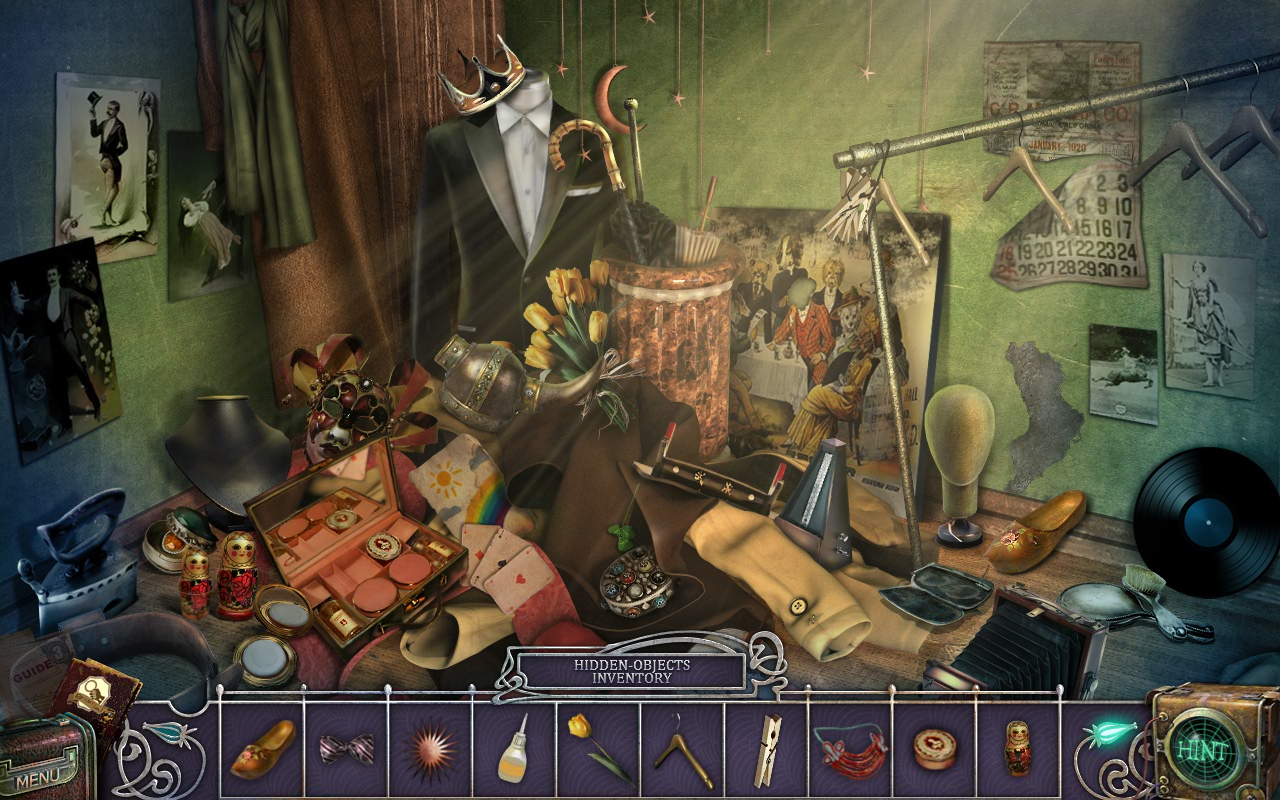
Task: Pick the red bead necklace inventory item
Action: (849, 749)
